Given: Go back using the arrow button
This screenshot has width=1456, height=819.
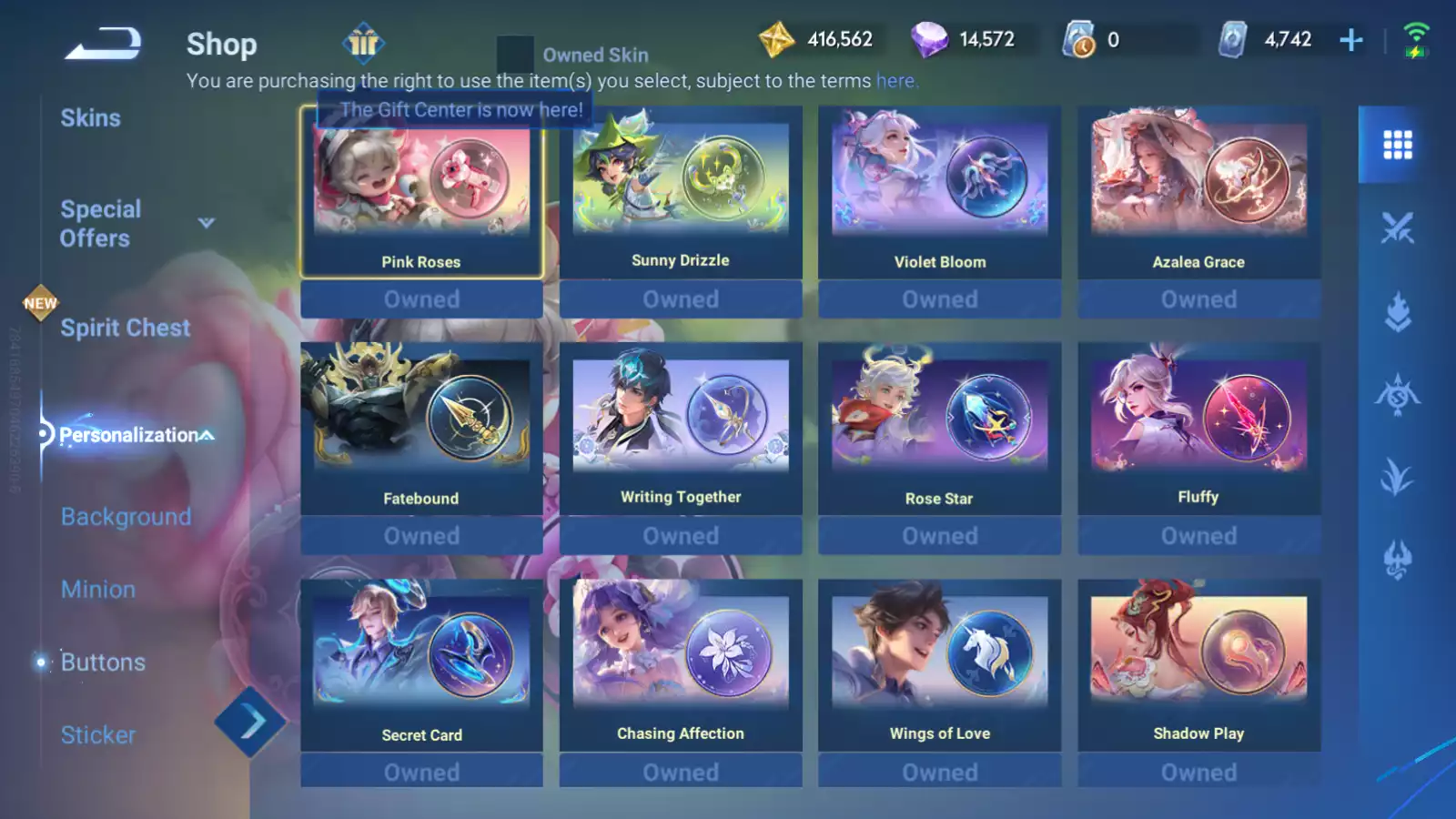Looking at the screenshot, I should click(x=103, y=43).
